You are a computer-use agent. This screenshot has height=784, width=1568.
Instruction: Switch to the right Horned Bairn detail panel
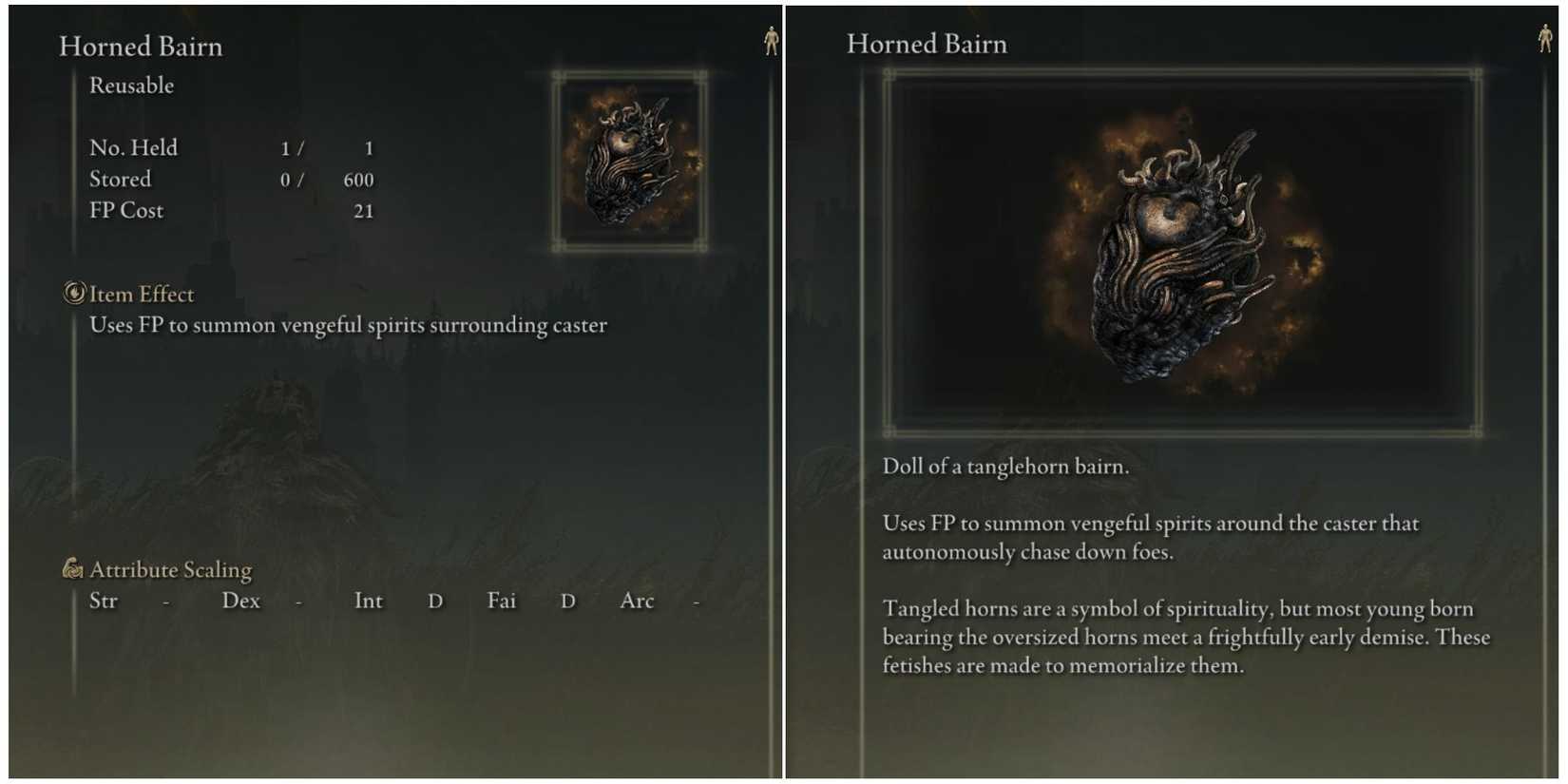tap(927, 44)
